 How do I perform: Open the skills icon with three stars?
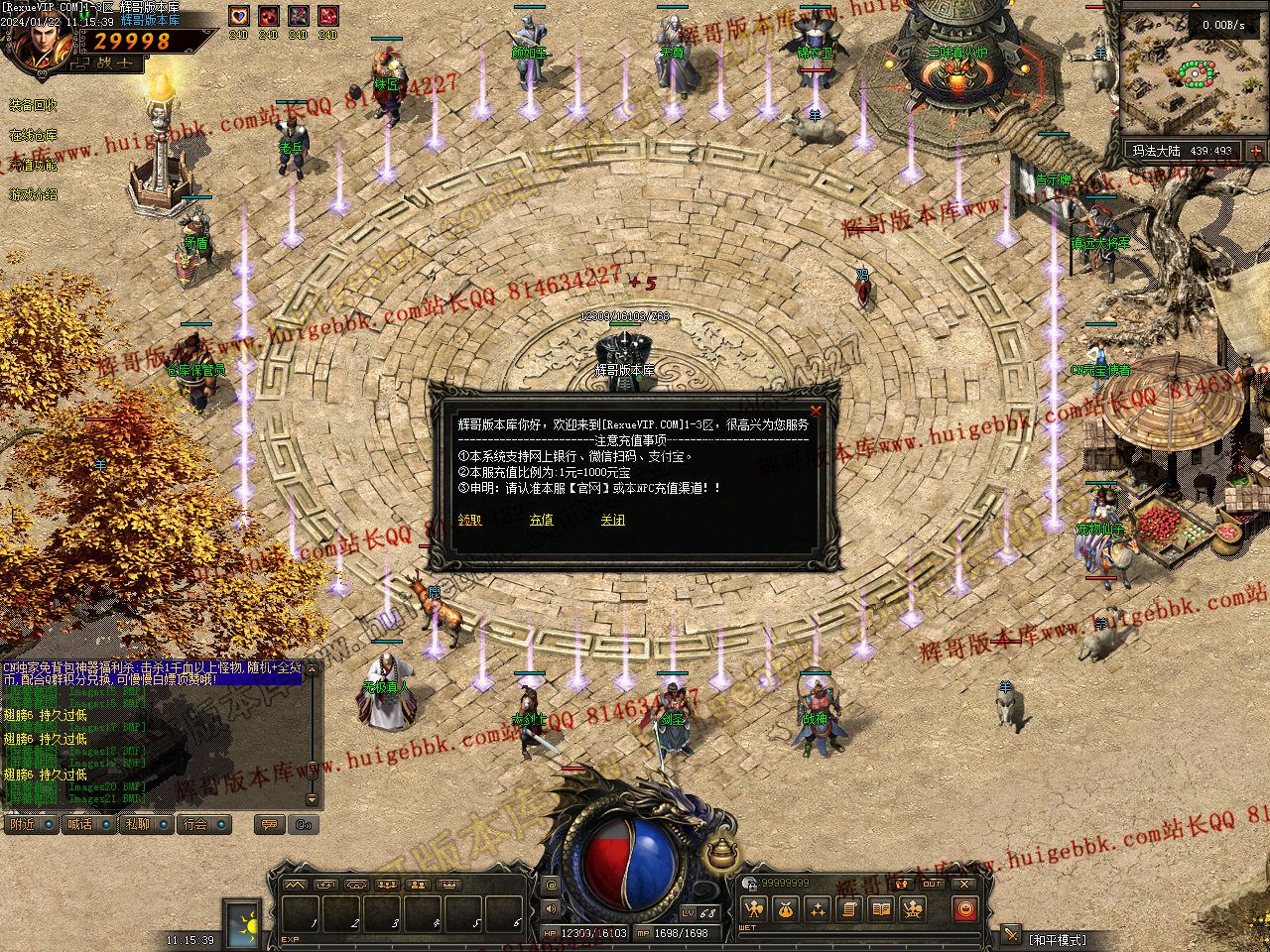tap(818, 908)
